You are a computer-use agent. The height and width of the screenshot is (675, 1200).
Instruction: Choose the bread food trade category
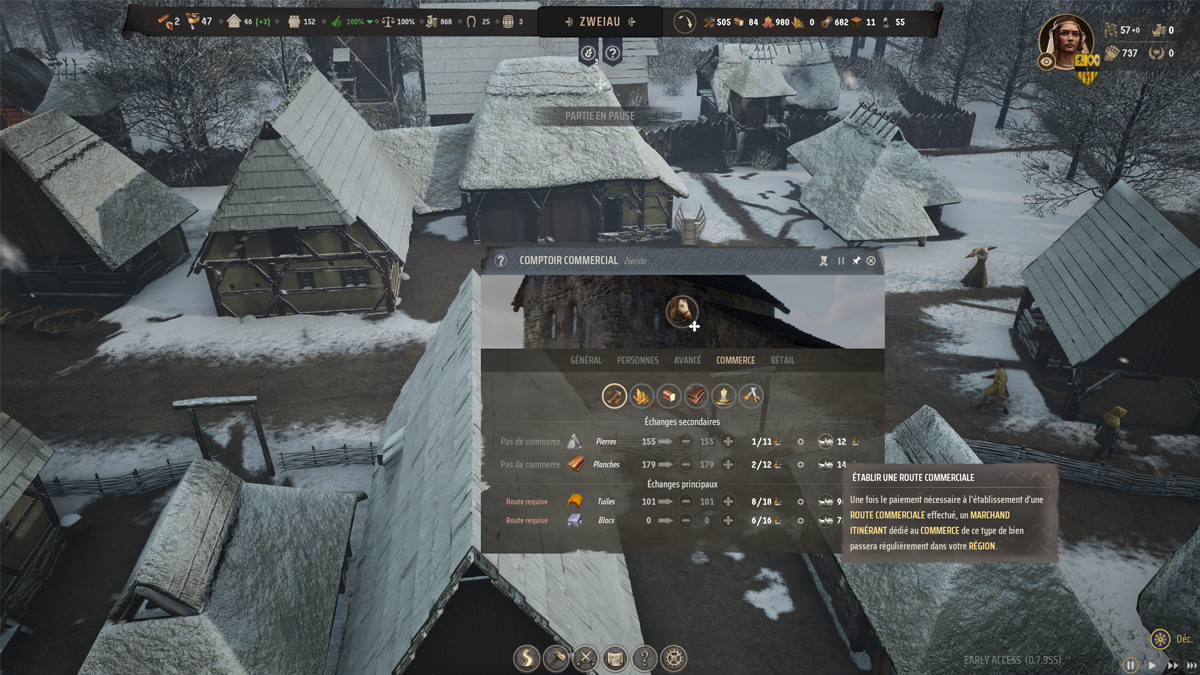[668, 396]
